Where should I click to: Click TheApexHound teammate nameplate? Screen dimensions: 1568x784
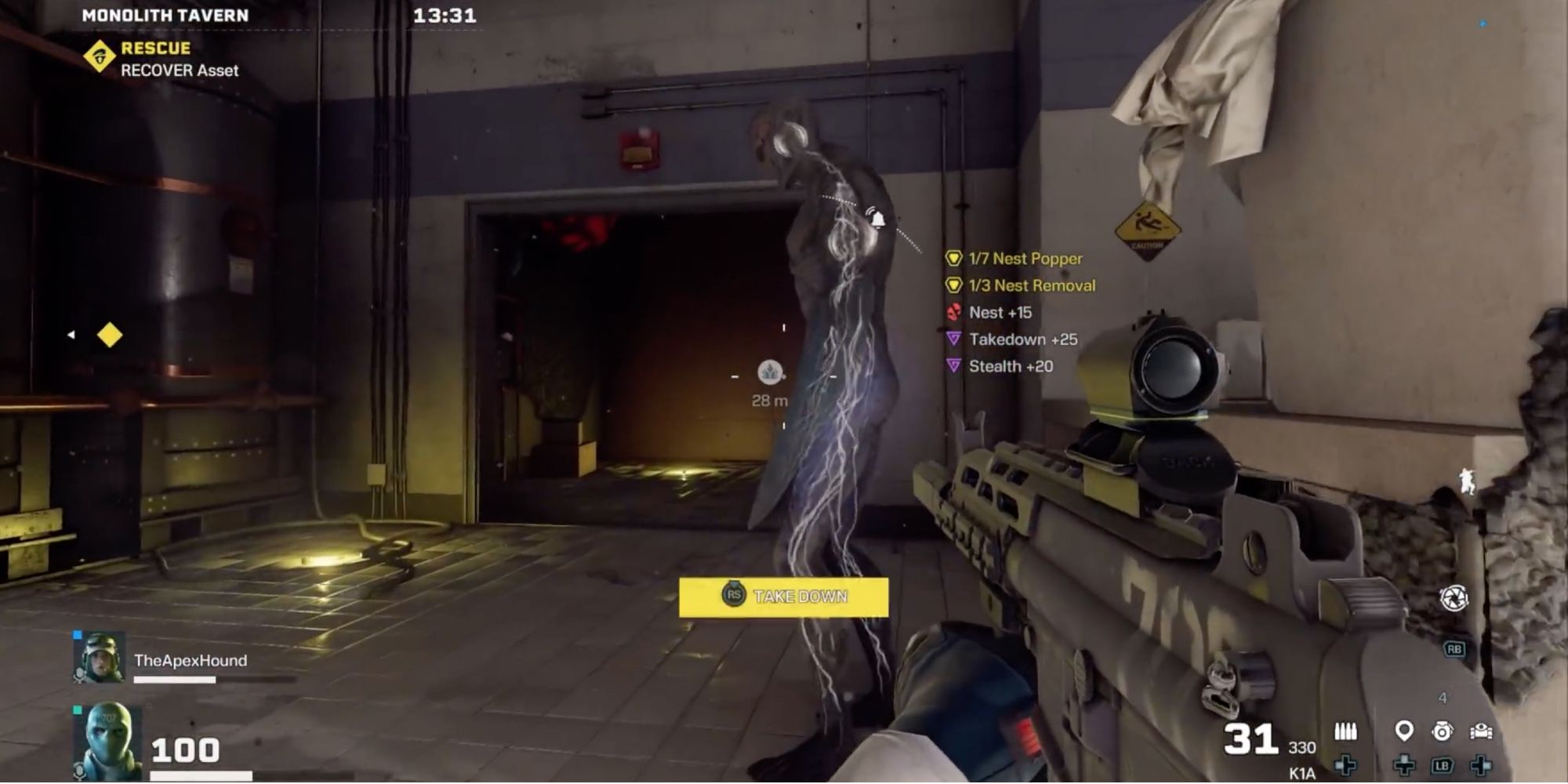(192, 661)
